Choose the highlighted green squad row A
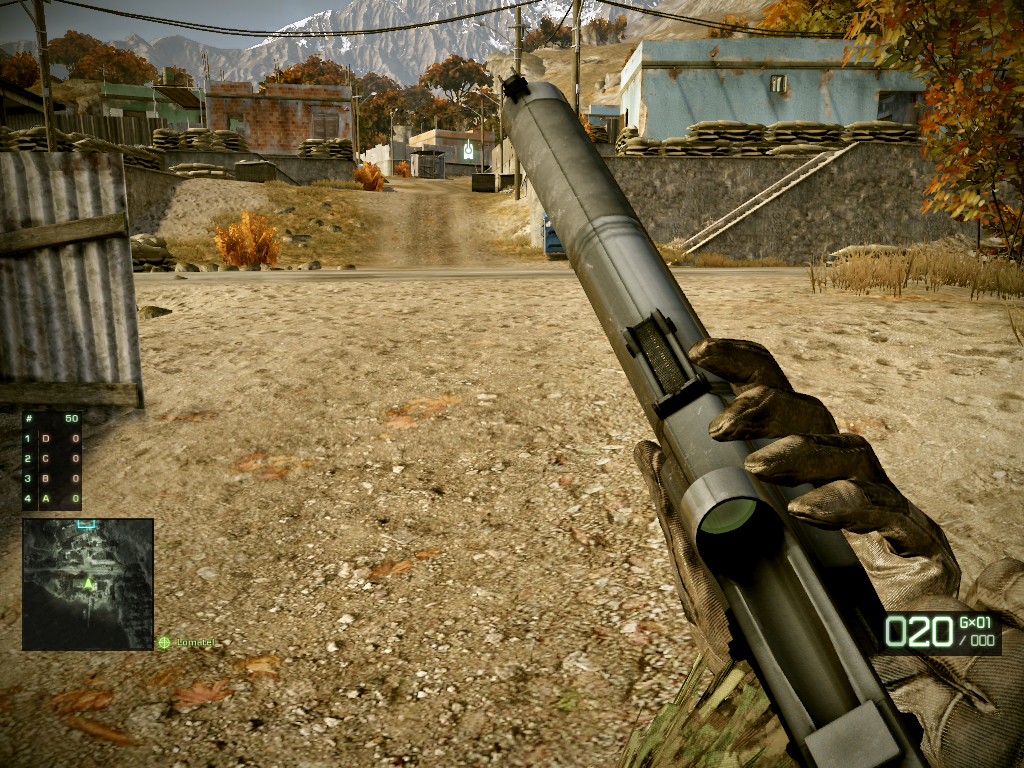1024x768 pixels. [52, 498]
